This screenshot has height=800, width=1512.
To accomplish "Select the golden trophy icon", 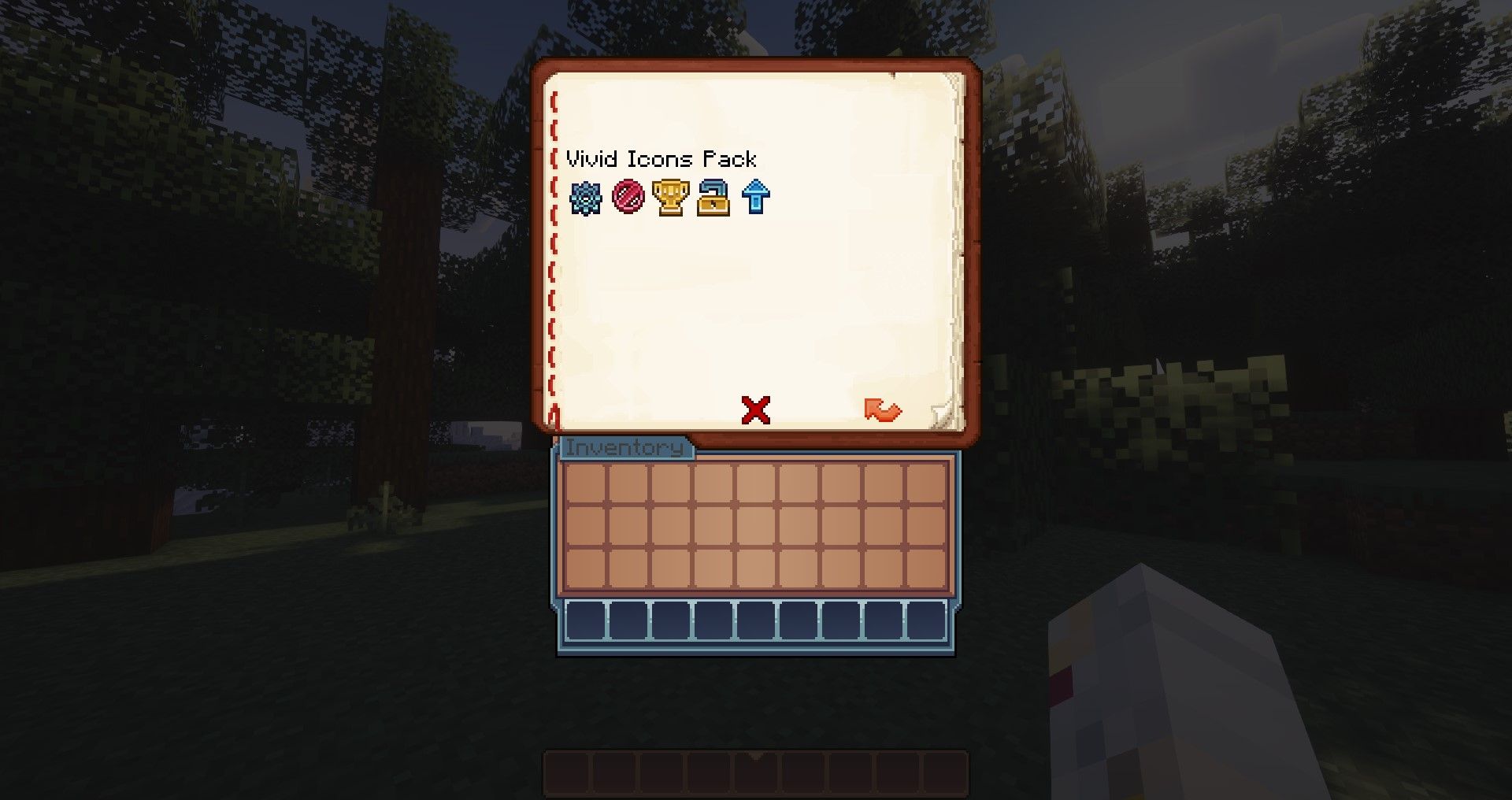I will coord(670,198).
